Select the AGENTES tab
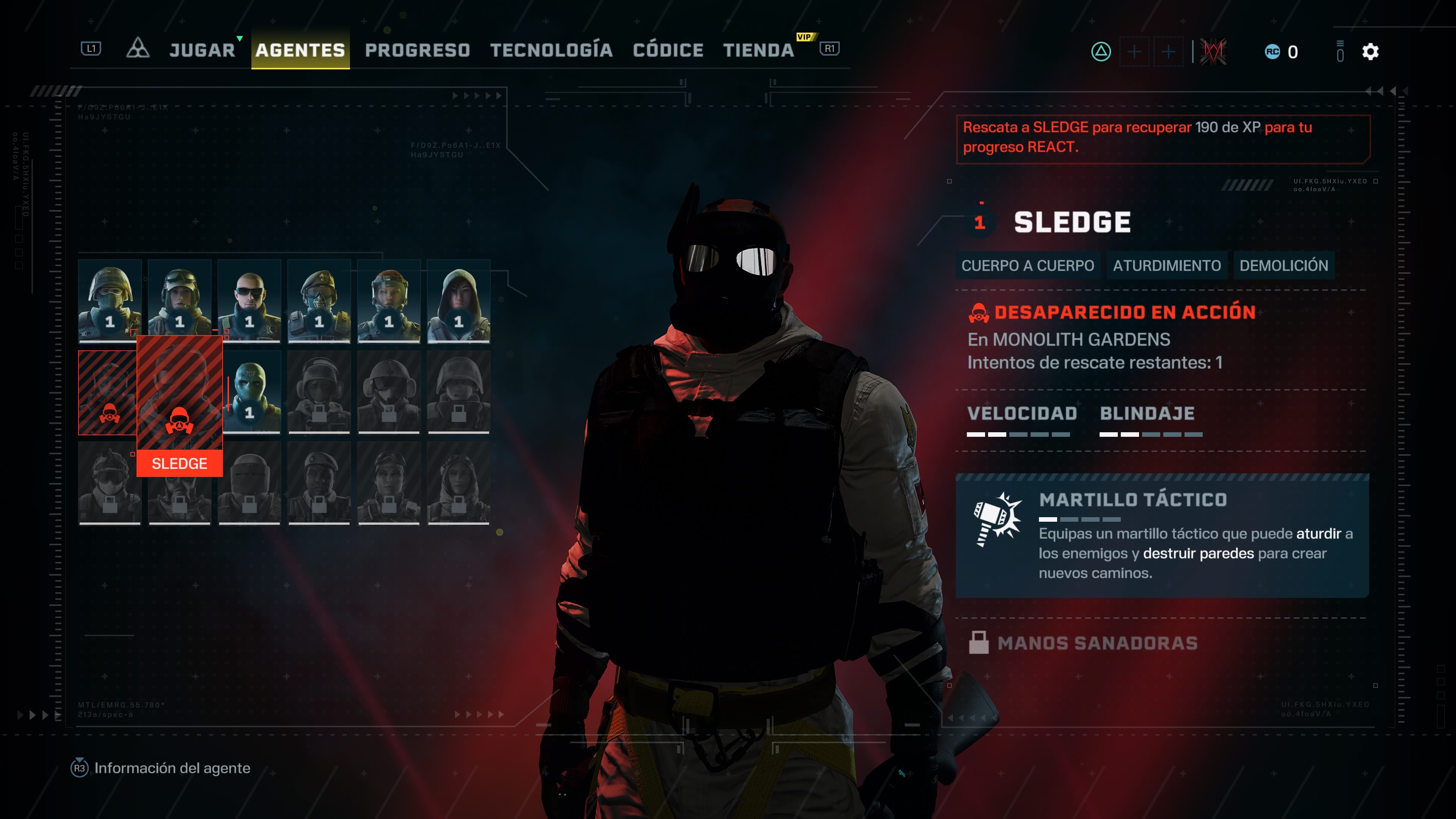 300,50
